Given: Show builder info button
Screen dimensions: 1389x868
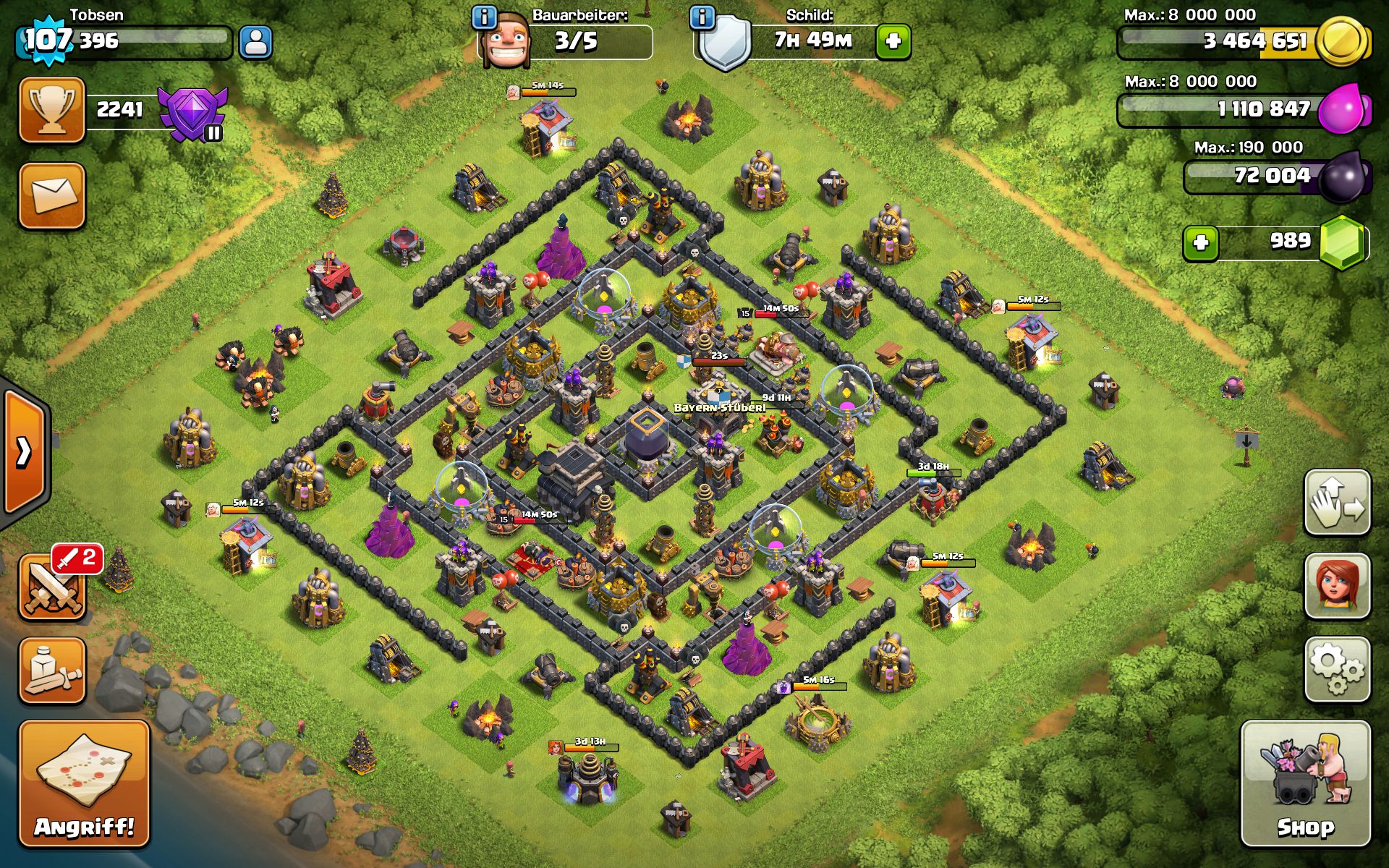Looking at the screenshot, I should pyautogui.click(x=484, y=17).
